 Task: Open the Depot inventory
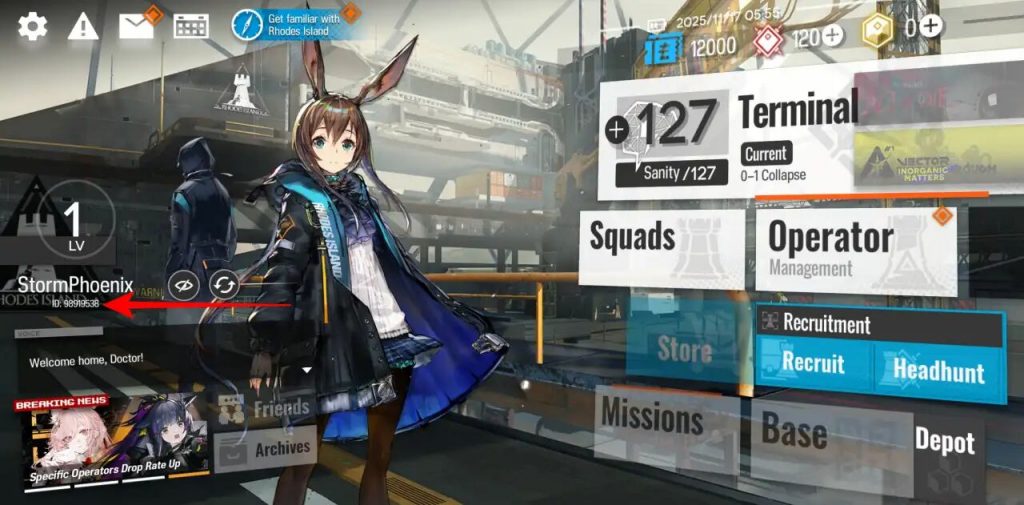click(x=944, y=443)
